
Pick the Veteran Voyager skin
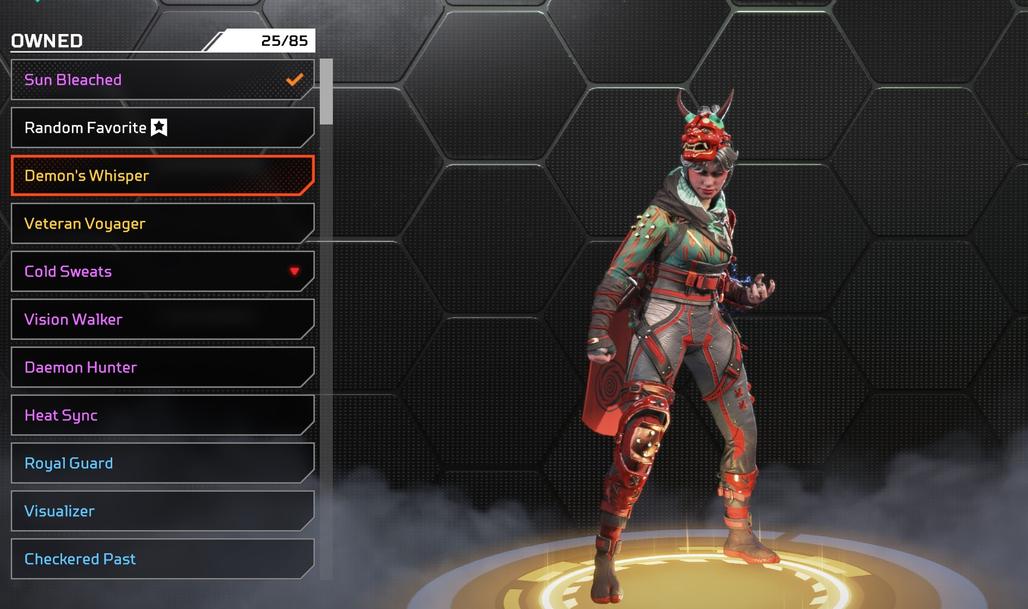point(162,224)
